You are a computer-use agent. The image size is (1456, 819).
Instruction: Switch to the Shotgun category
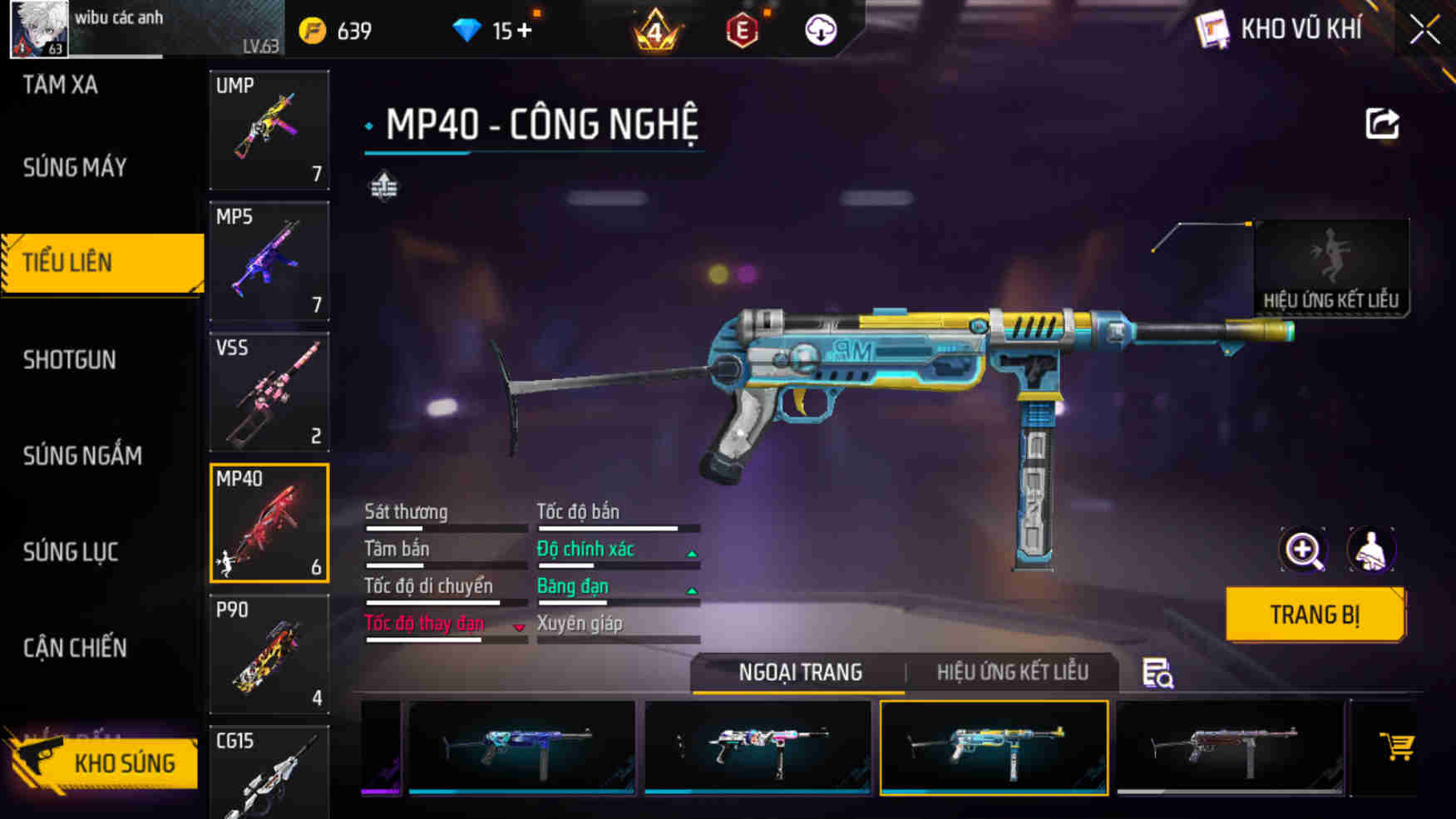coord(70,360)
